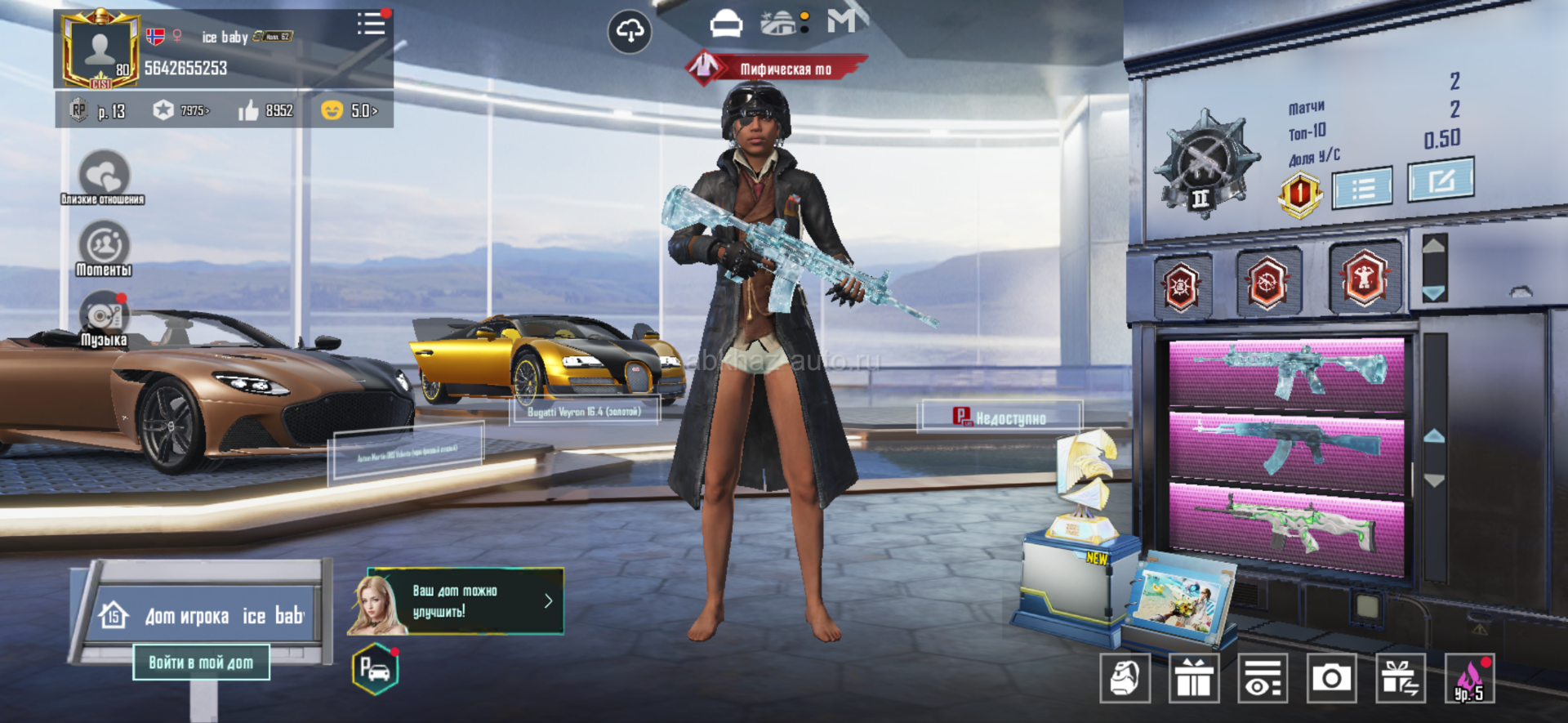Open the gift box icon
Image resolution: width=1568 pixels, height=723 pixels.
click(x=1194, y=678)
